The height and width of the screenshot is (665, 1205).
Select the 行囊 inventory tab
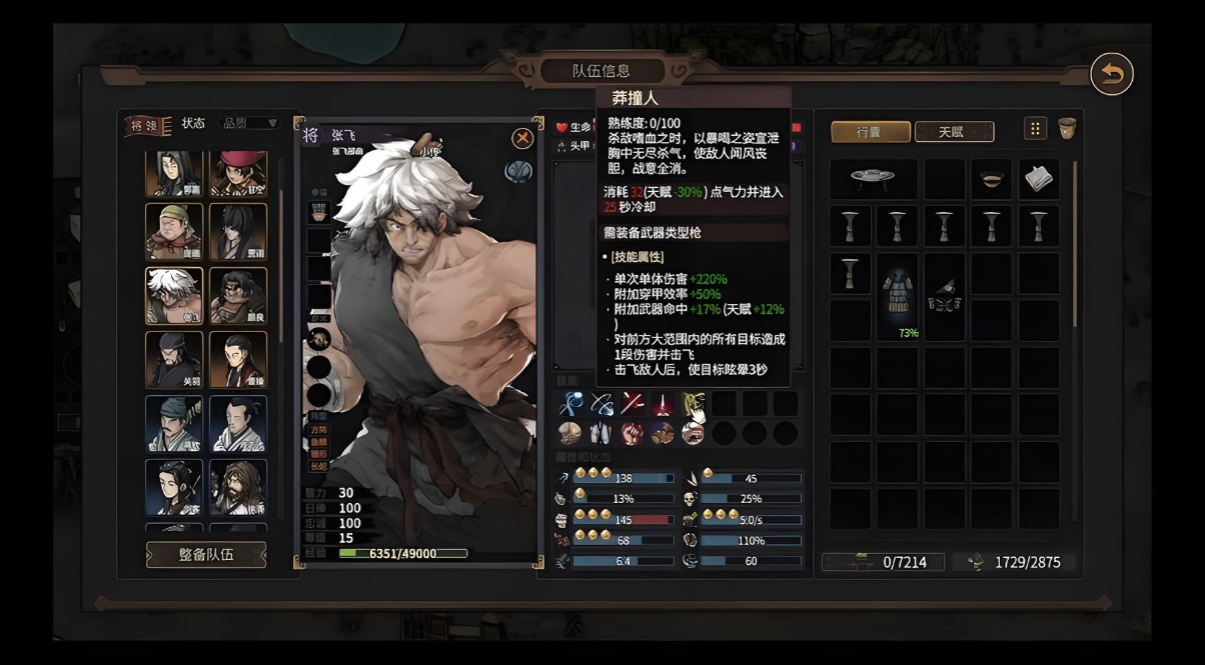tap(870, 132)
